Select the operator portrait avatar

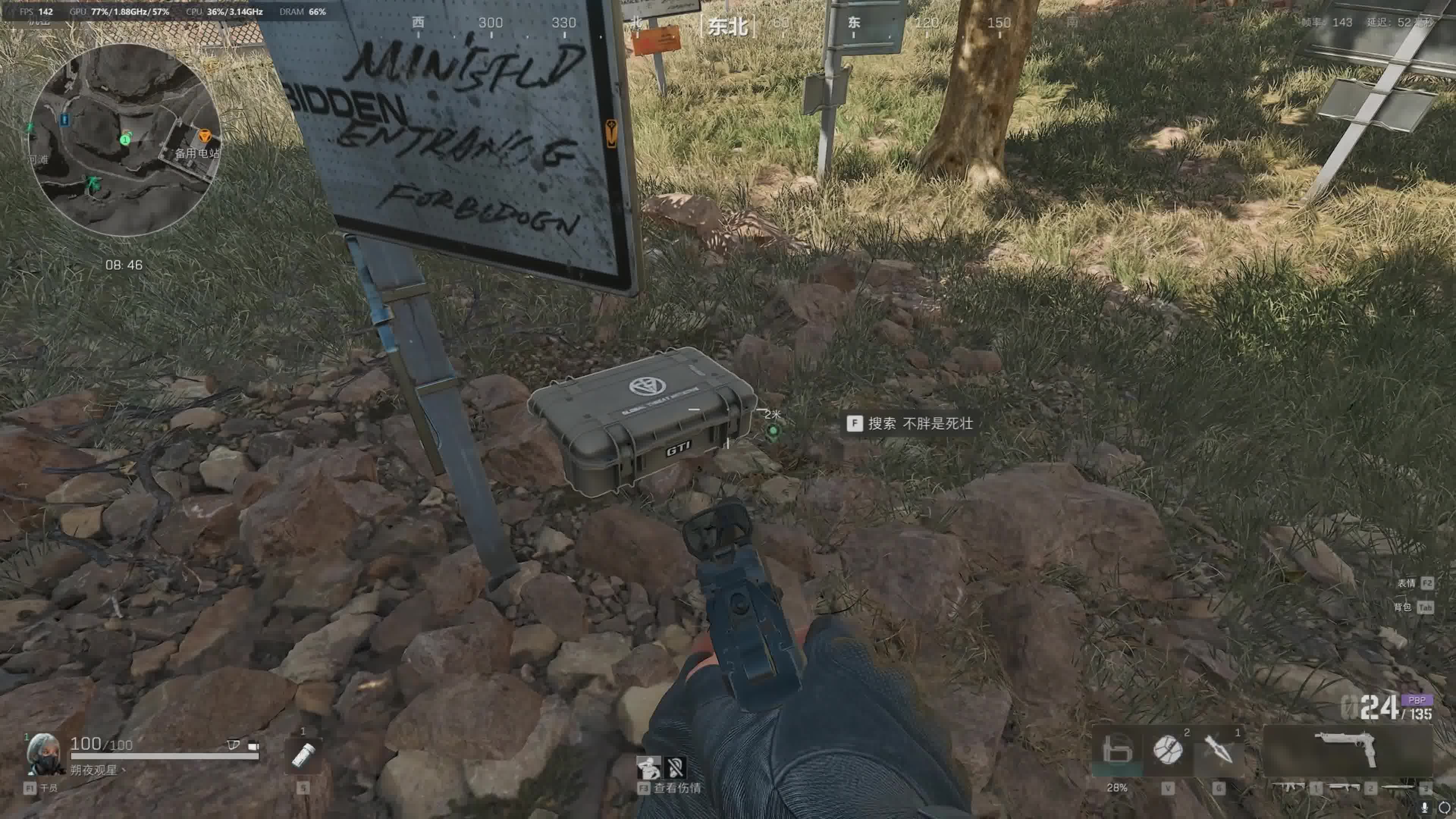point(44,753)
